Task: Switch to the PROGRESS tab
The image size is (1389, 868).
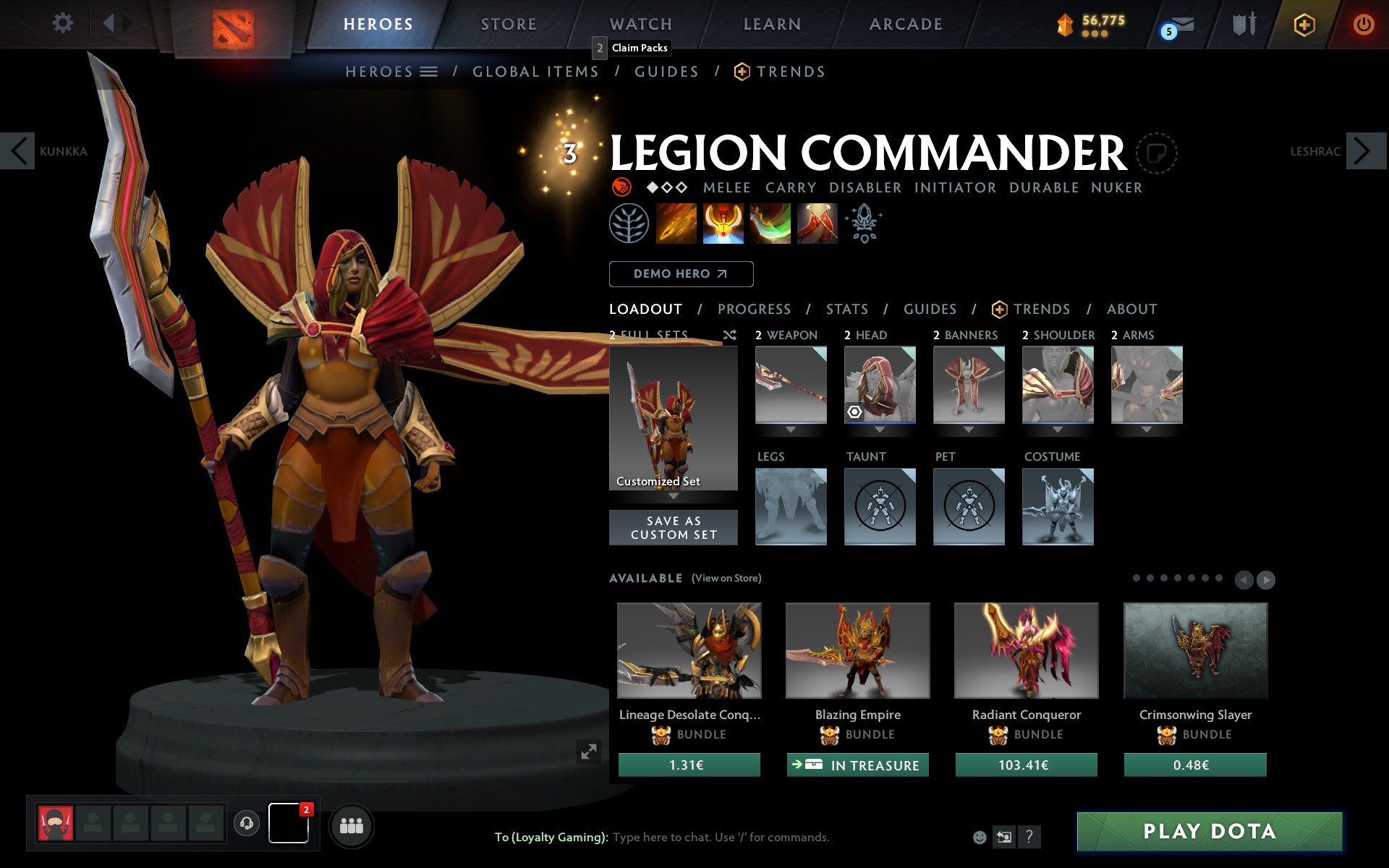Action: pos(754,309)
